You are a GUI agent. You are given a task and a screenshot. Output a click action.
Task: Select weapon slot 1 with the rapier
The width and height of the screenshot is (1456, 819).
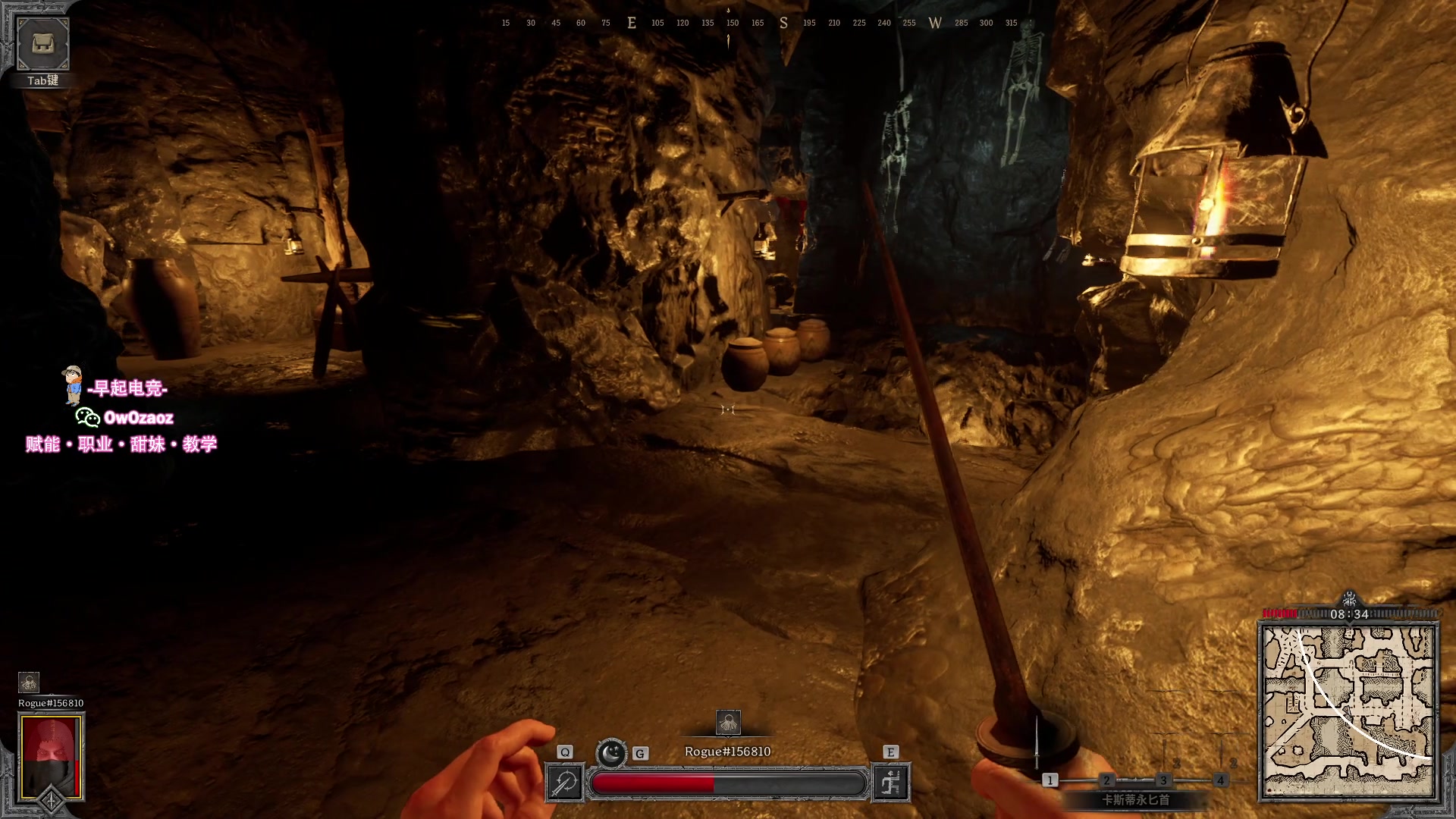pos(1050,780)
